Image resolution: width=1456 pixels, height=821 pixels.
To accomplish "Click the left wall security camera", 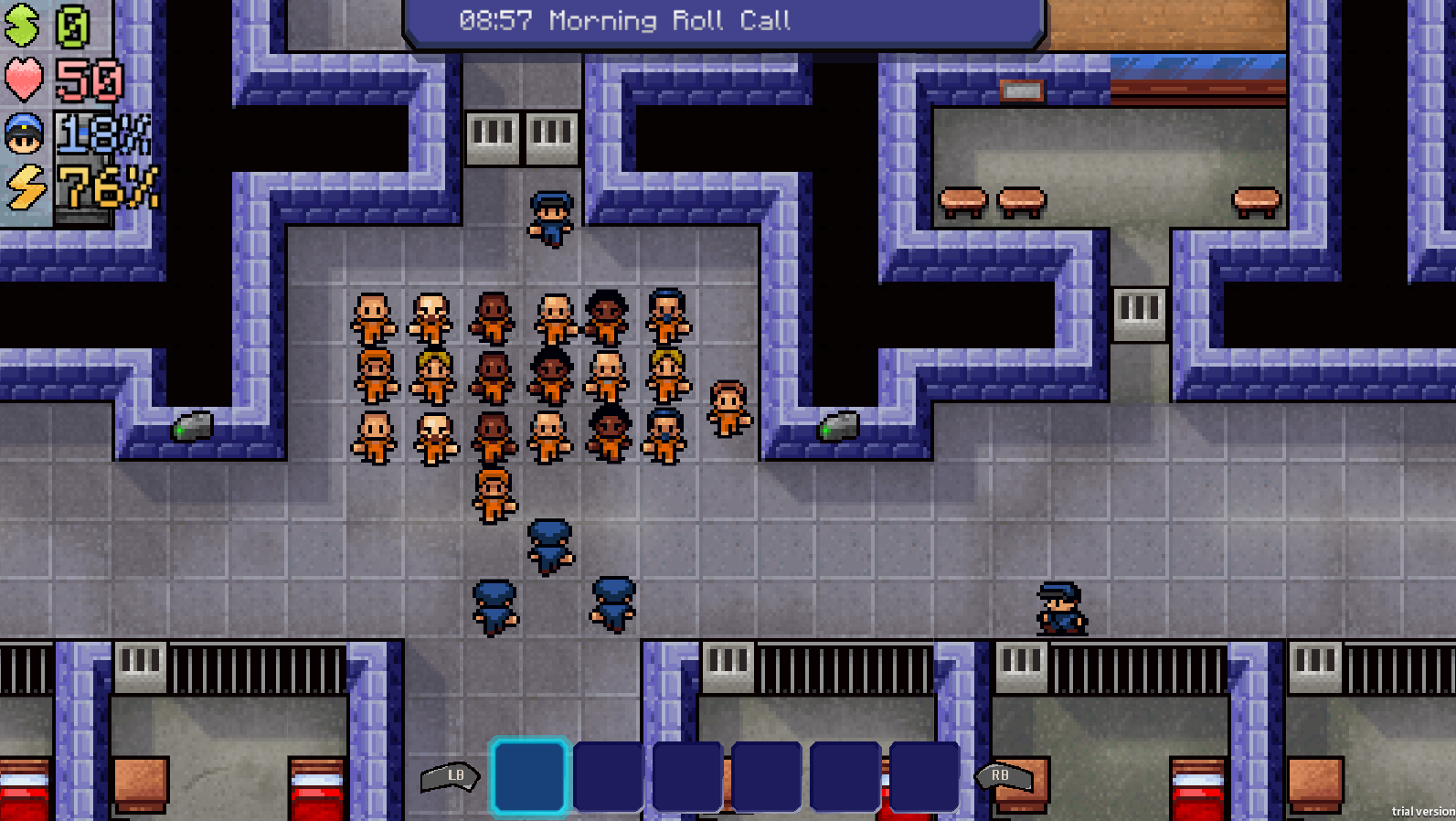I will pyautogui.click(x=194, y=426).
